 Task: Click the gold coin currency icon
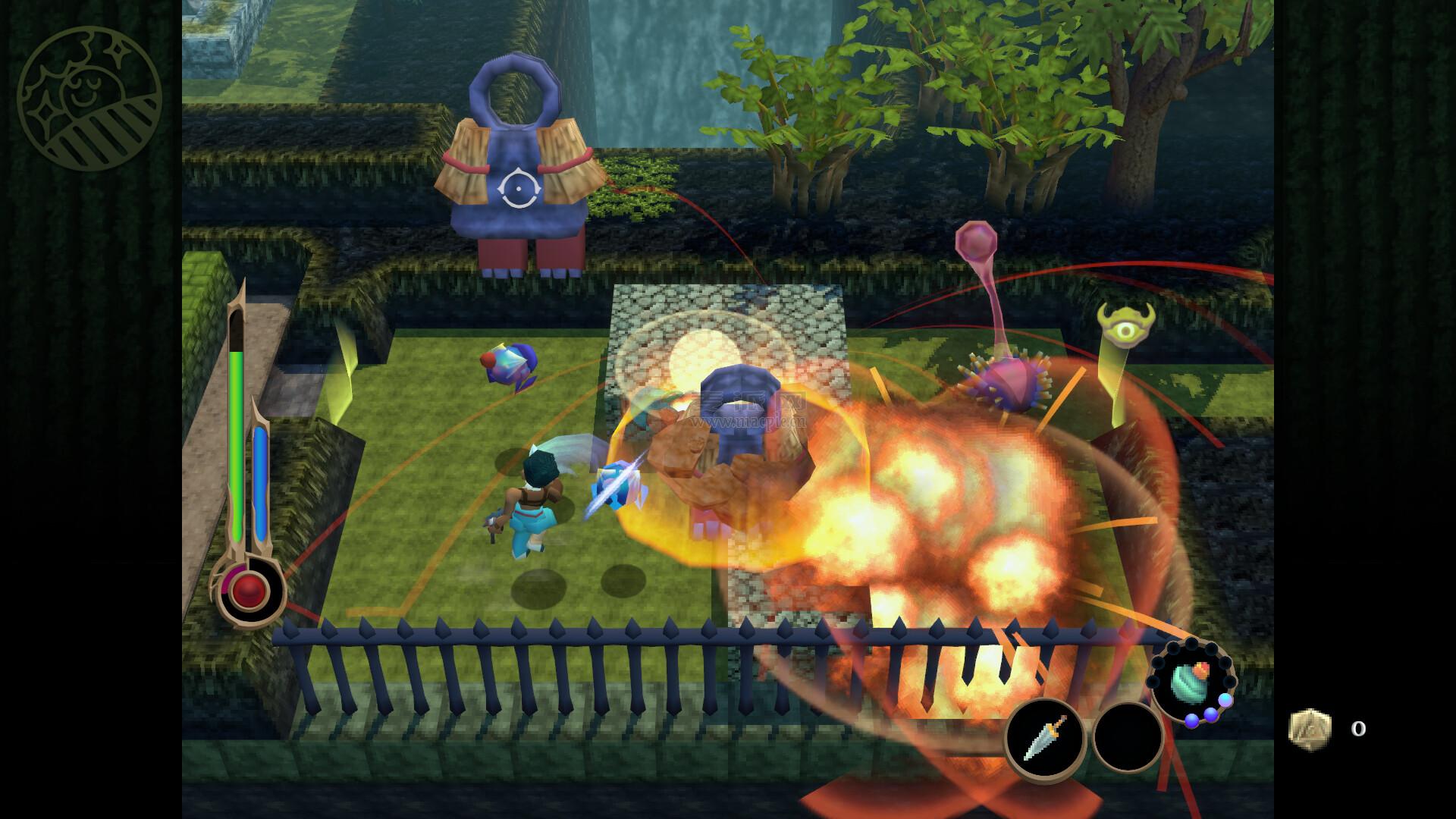point(1310,730)
